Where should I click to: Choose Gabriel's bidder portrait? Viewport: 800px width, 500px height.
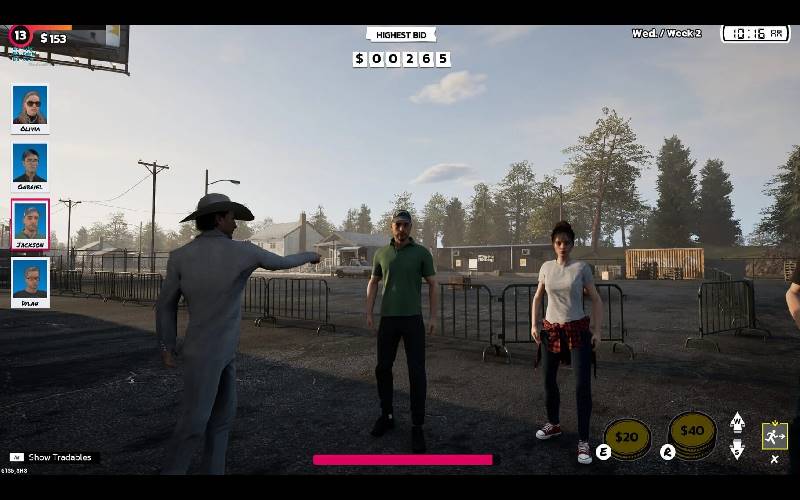[30, 166]
